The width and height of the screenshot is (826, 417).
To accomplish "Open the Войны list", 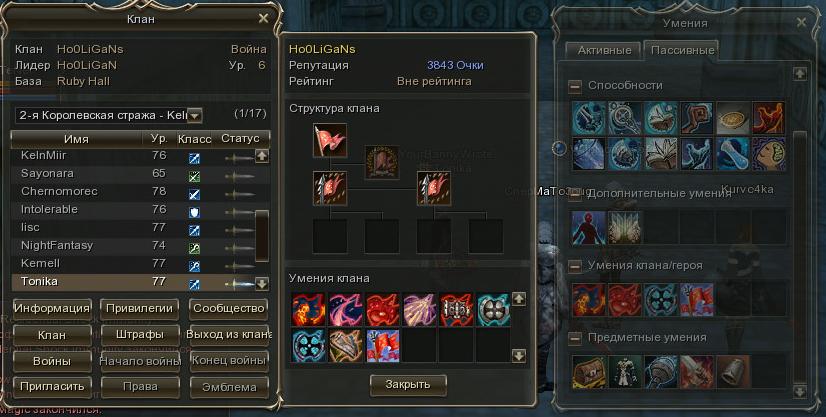I will click(53, 360).
